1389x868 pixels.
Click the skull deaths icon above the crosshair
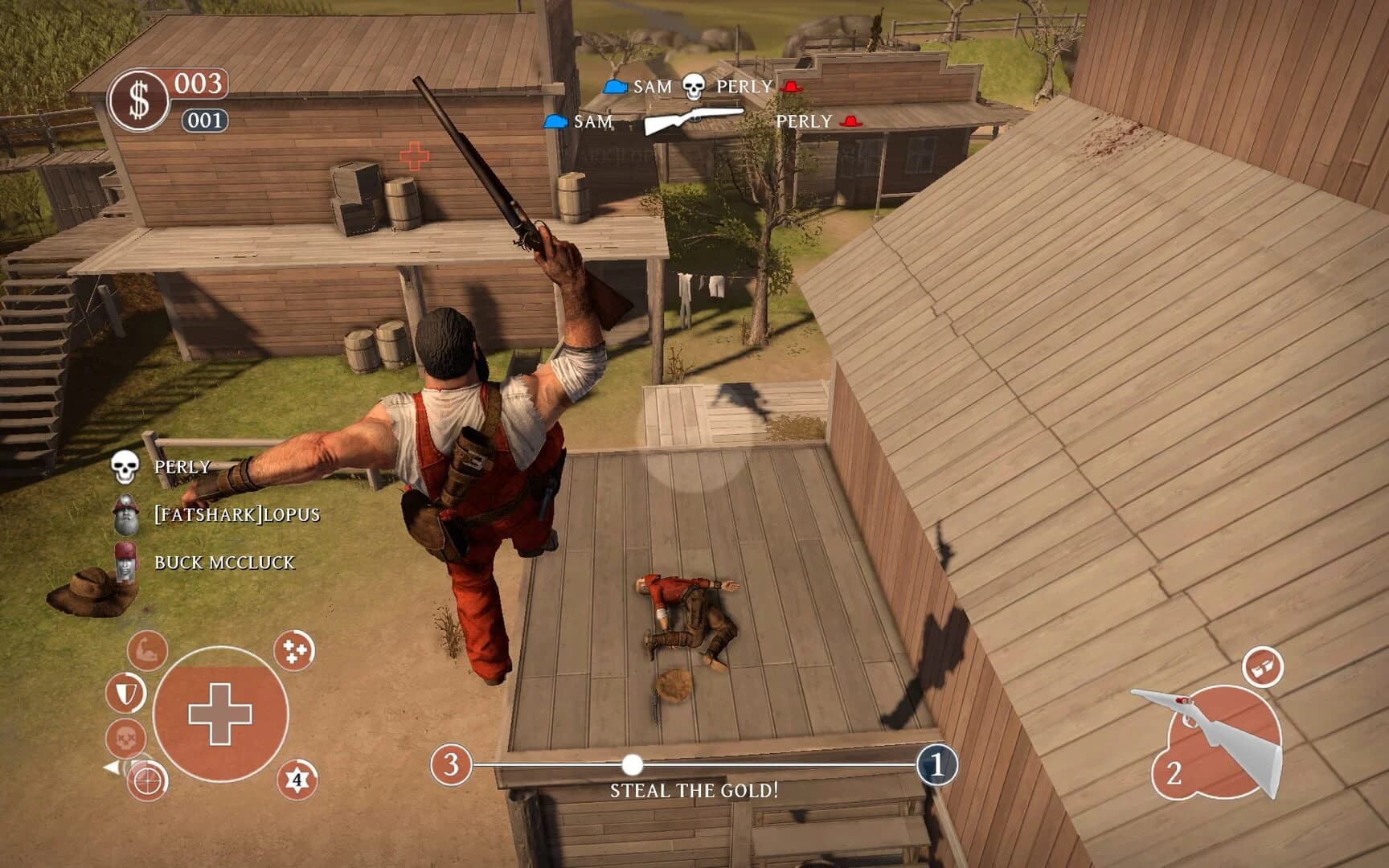127,738
